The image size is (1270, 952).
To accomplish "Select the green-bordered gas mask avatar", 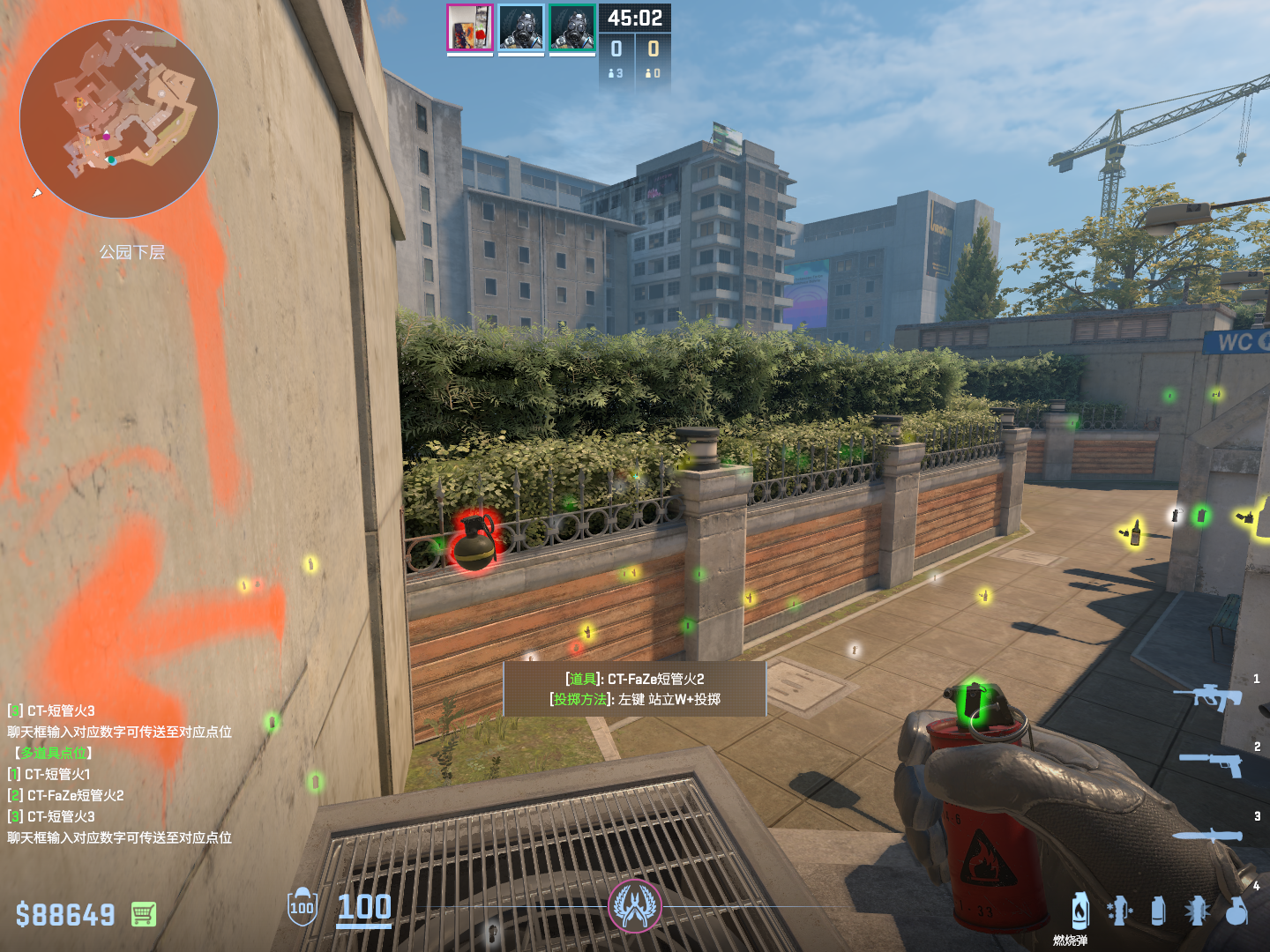I will pos(571,27).
